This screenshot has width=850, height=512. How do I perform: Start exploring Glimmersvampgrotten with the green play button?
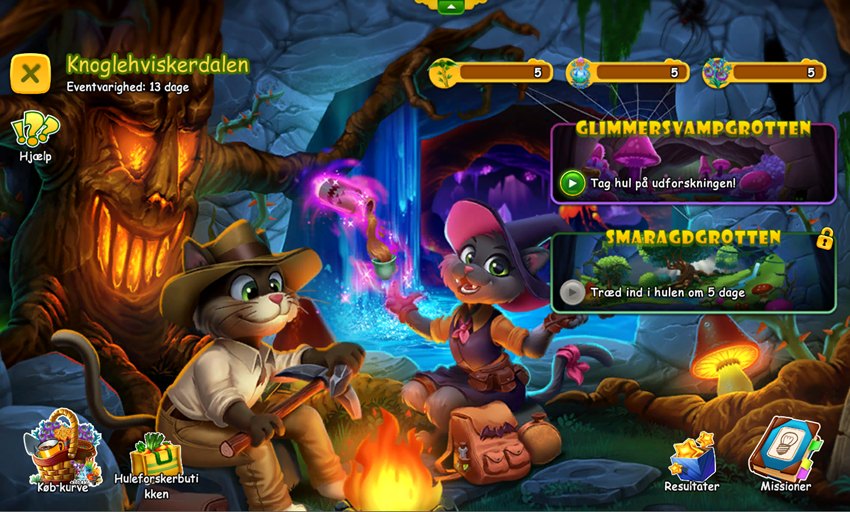pos(572,182)
